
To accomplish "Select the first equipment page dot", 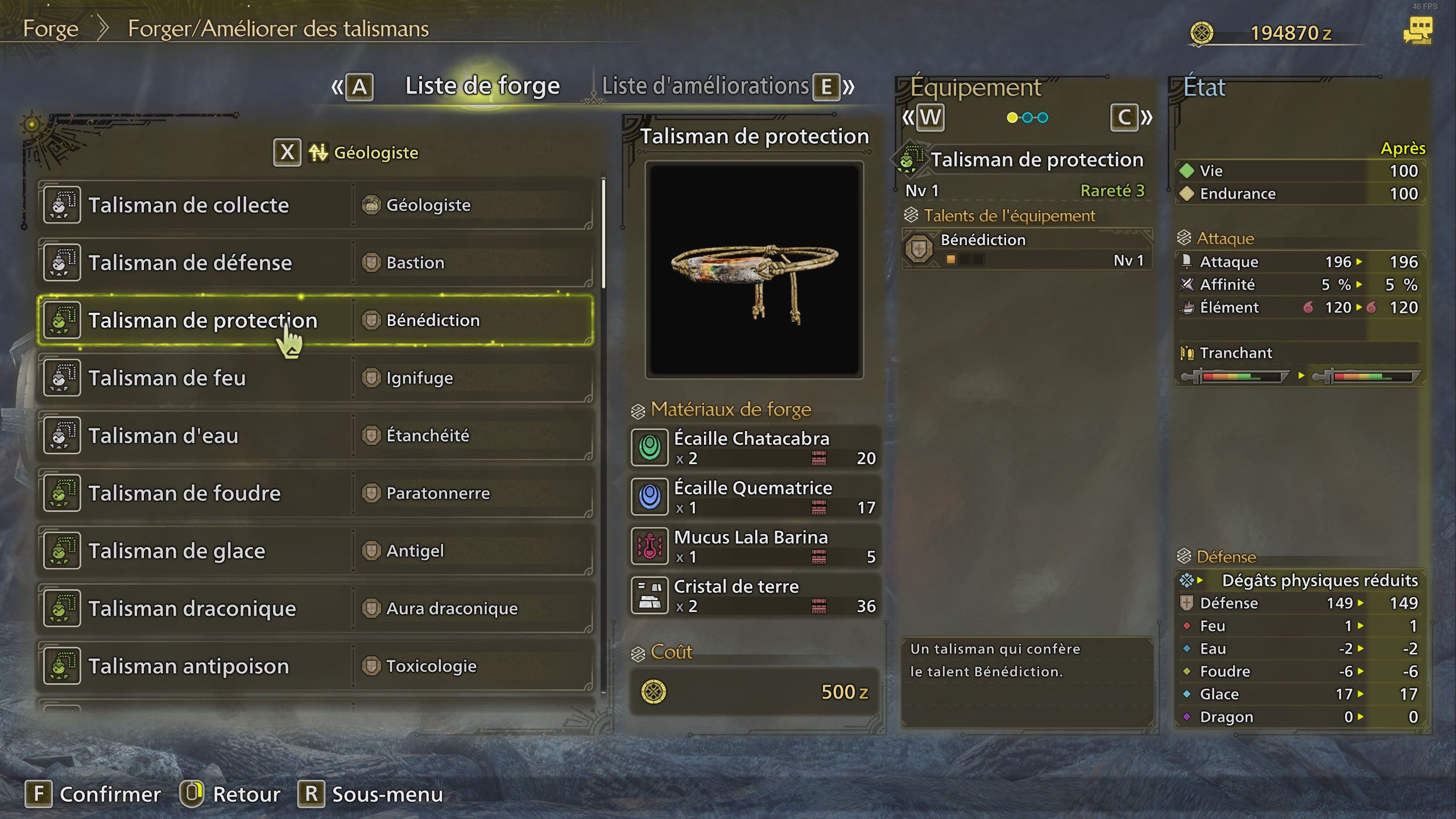I will pos(1011,118).
